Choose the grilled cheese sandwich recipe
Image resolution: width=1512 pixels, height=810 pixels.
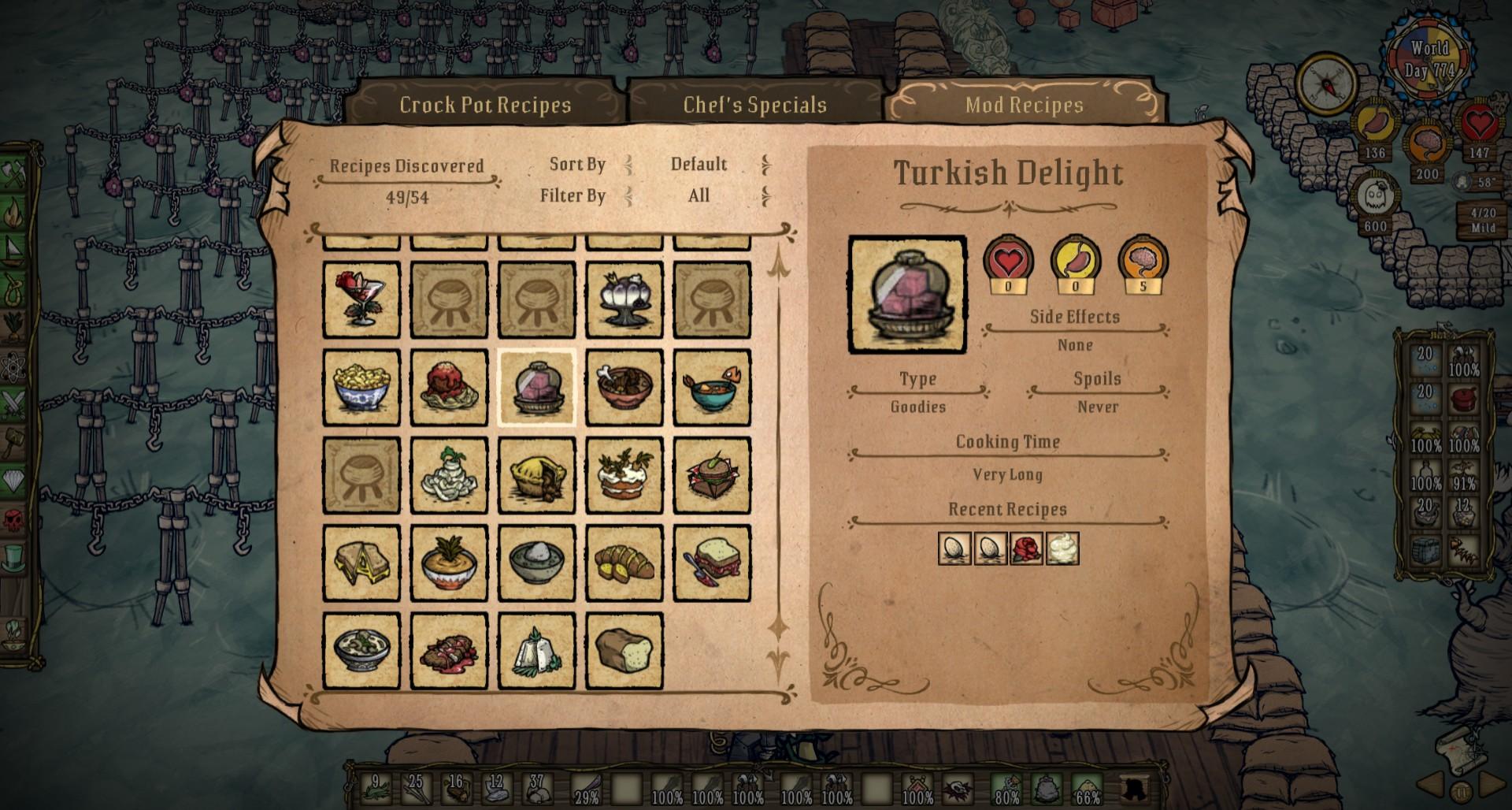click(361, 563)
